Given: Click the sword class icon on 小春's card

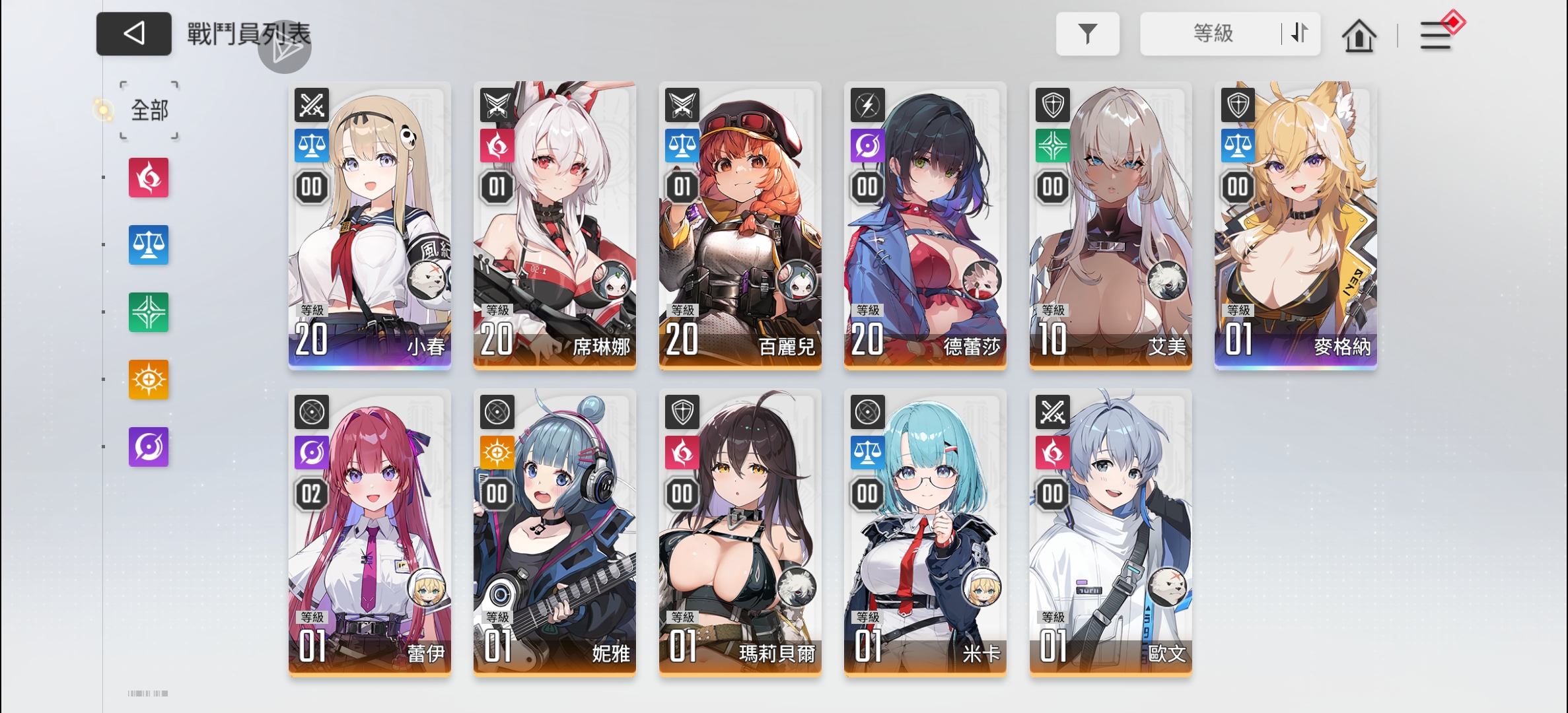Looking at the screenshot, I should coord(311,104).
